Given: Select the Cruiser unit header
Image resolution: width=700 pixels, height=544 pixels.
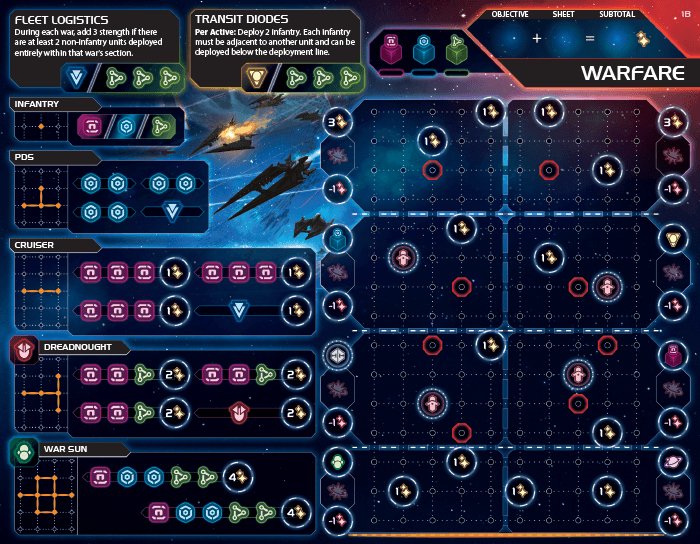Looking at the screenshot, I should coord(34,243).
